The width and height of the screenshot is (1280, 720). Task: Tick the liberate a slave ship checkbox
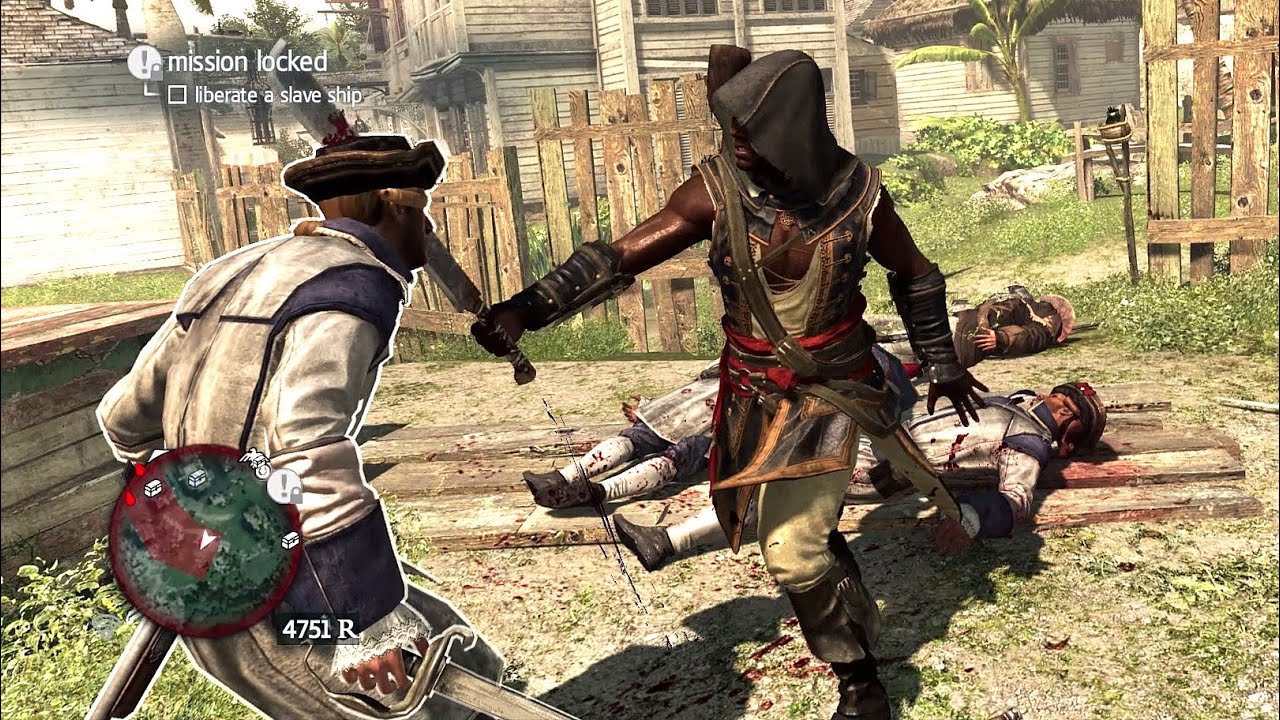177,95
